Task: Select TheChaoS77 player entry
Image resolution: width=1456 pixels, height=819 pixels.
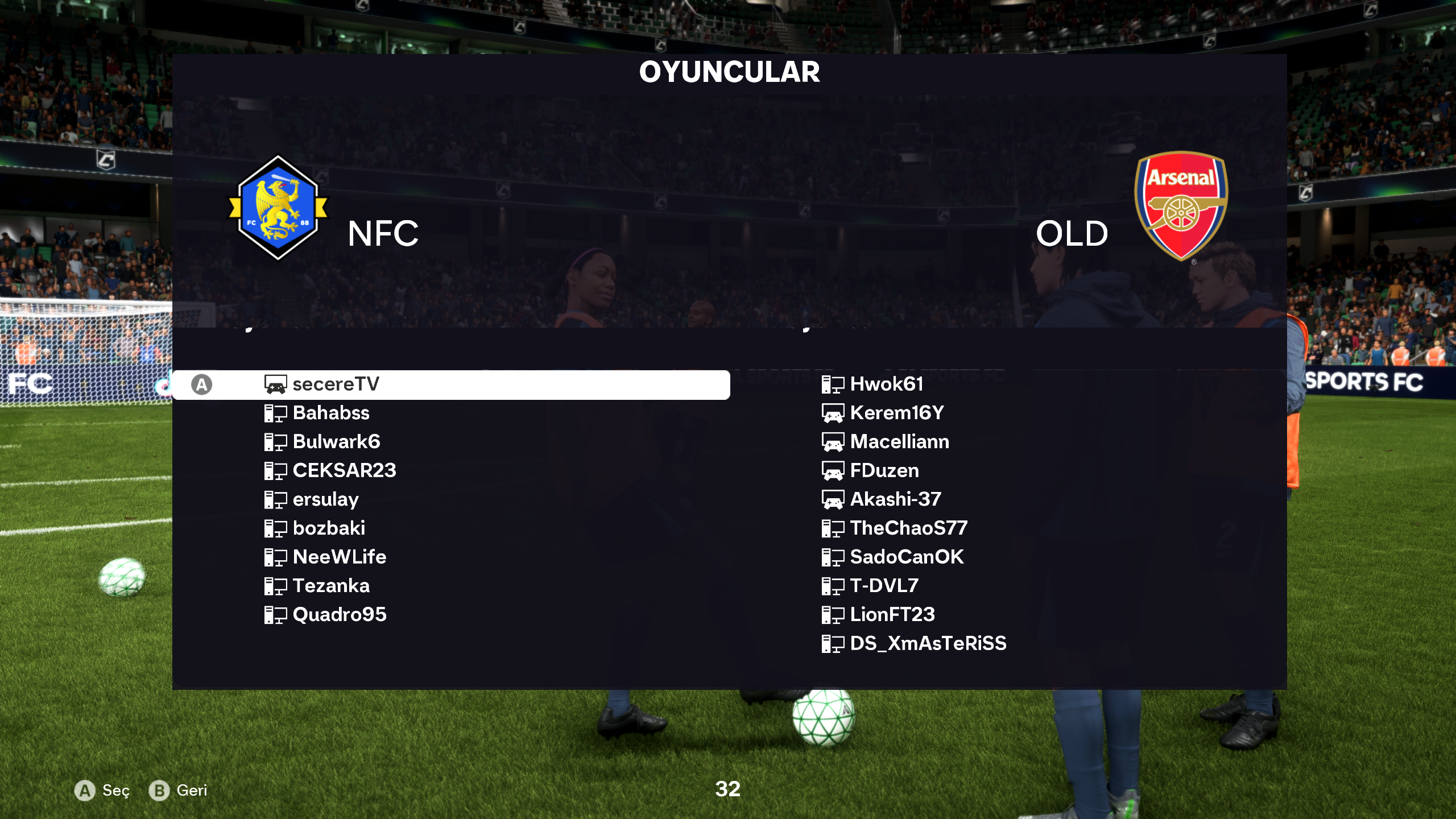Action: 908,528
